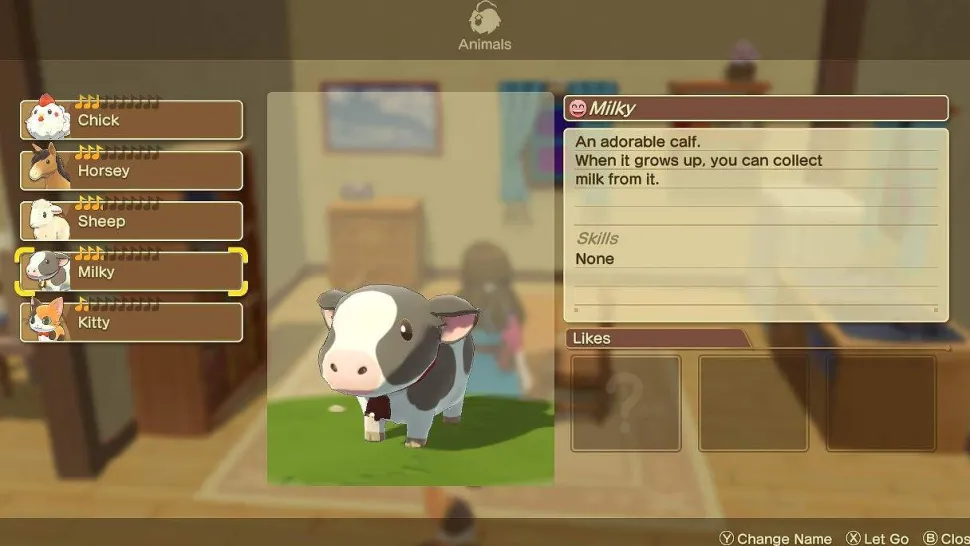Select the Sheep row
This screenshot has width=970, height=546.
(132, 221)
